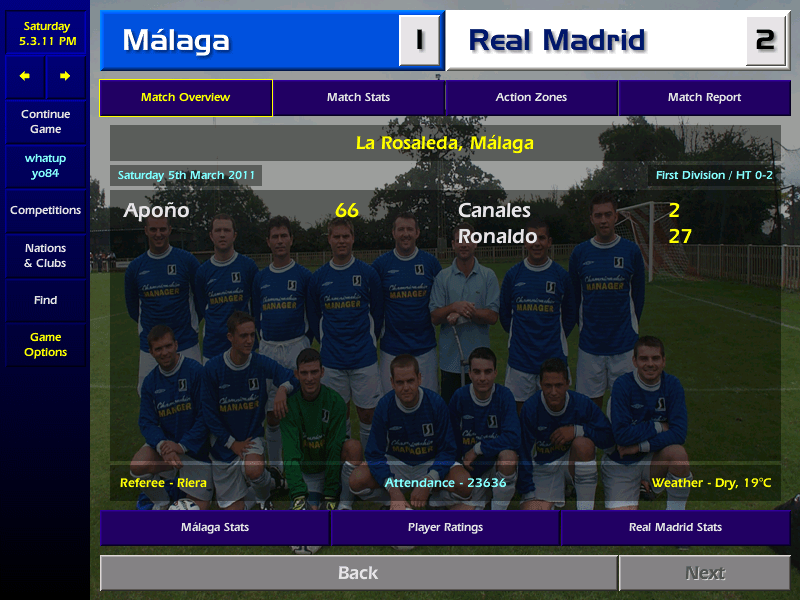
Task: Open the Competitions menu
Action: tap(45, 211)
